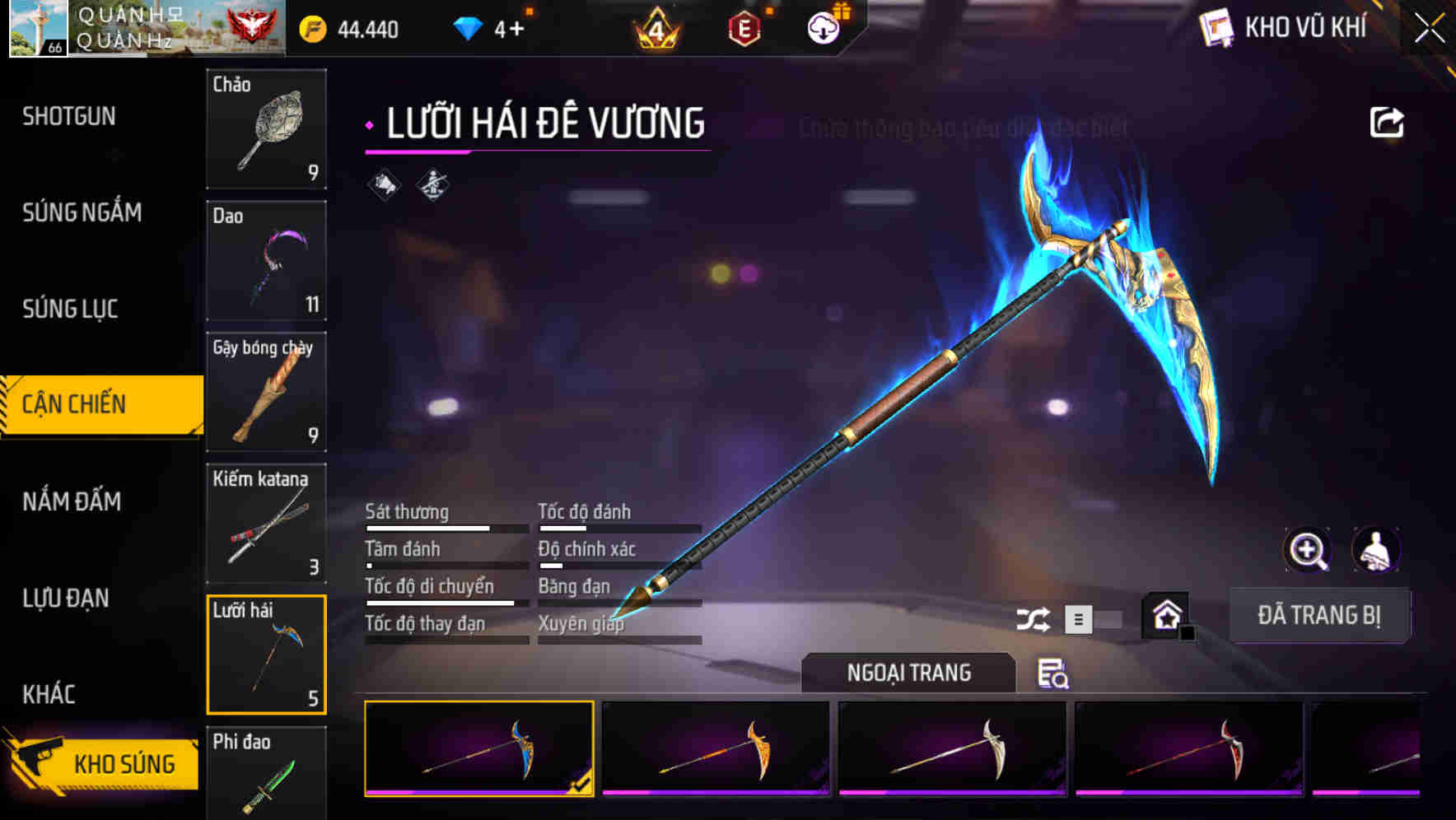1456x820 pixels.
Task: Select the home favorite star icon
Action: [1164, 614]
